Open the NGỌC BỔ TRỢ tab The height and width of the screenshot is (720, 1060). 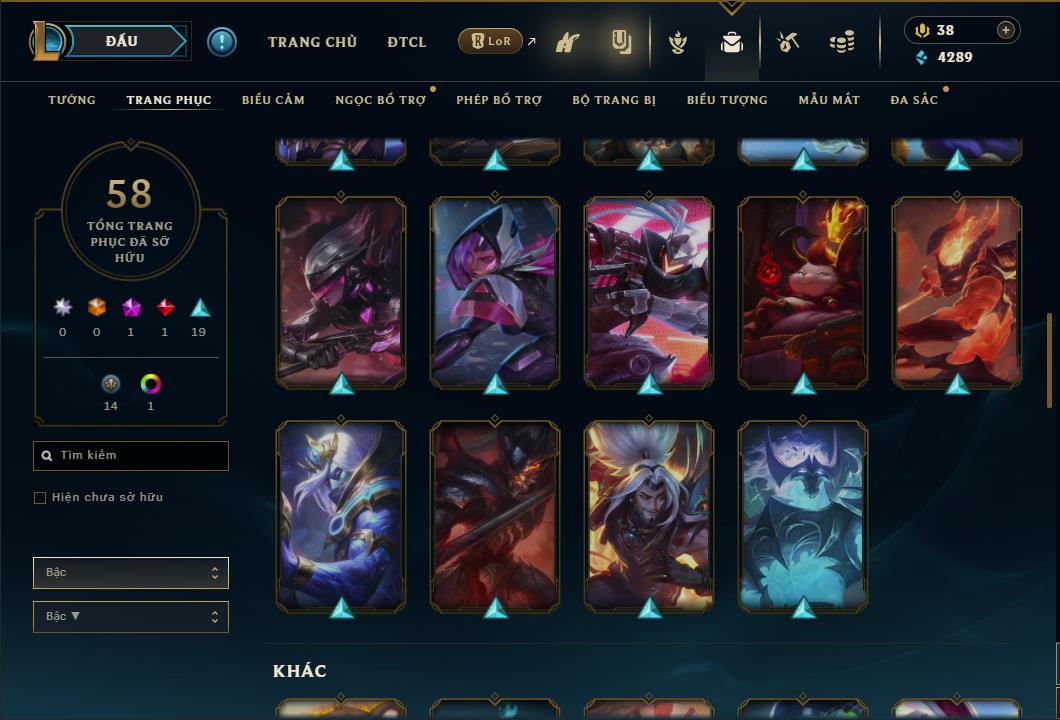click(x=380, y=100)
